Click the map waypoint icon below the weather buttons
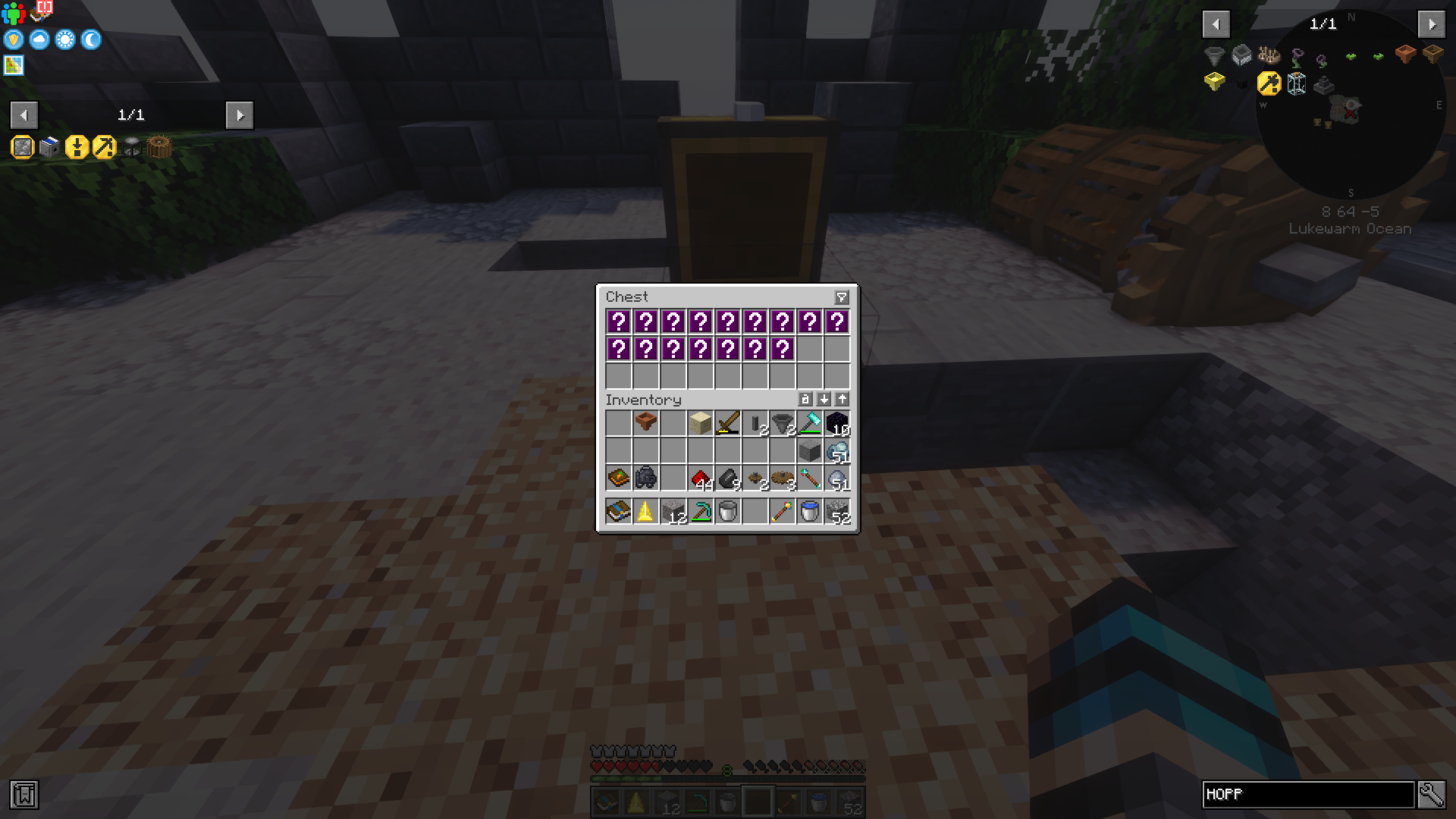This screenshot has height=819, width=1456. point(12,66)
